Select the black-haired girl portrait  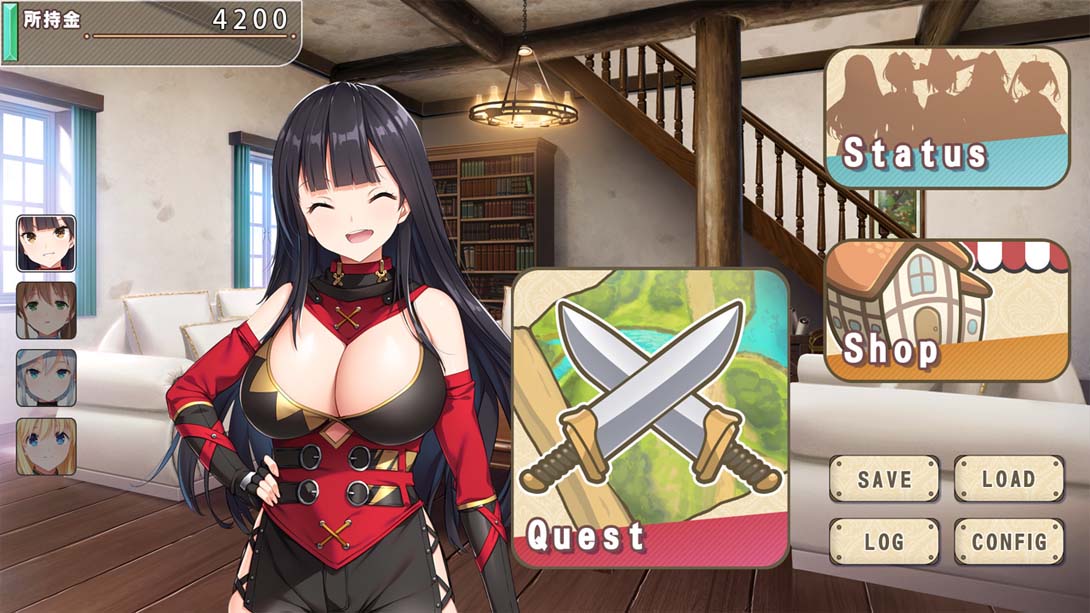coord(46,243)
